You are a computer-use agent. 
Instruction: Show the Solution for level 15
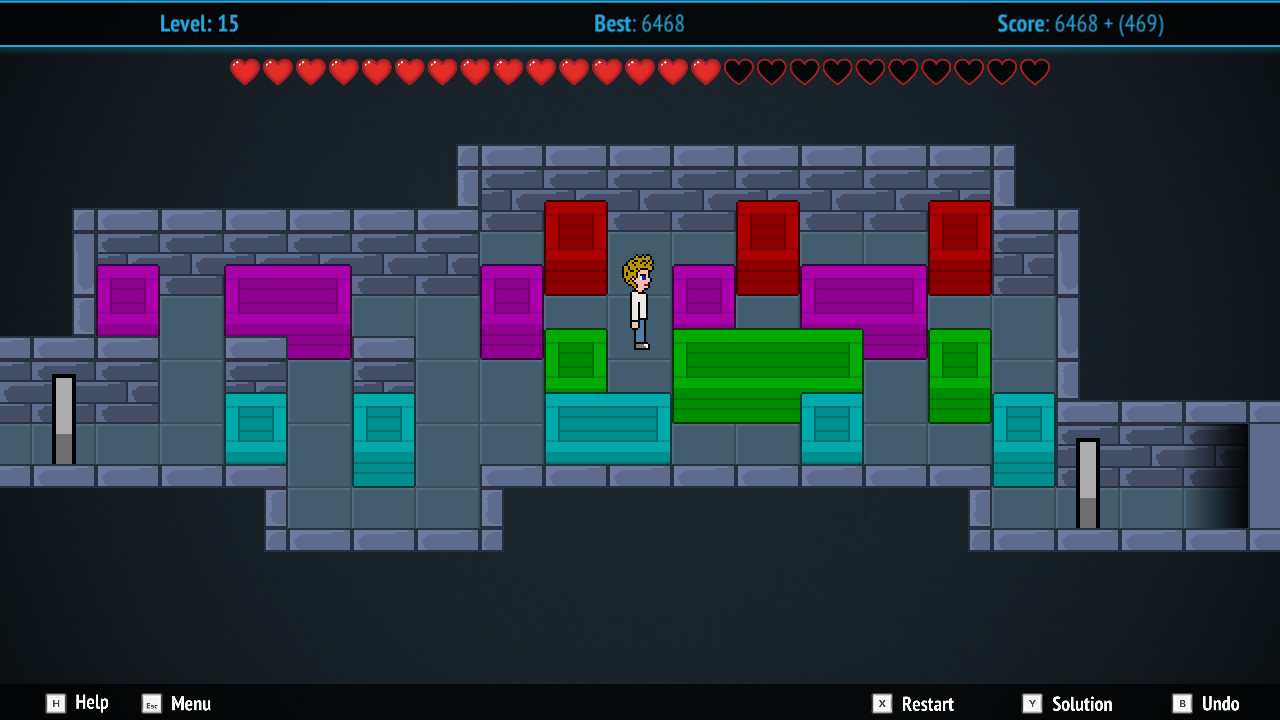1085,703
